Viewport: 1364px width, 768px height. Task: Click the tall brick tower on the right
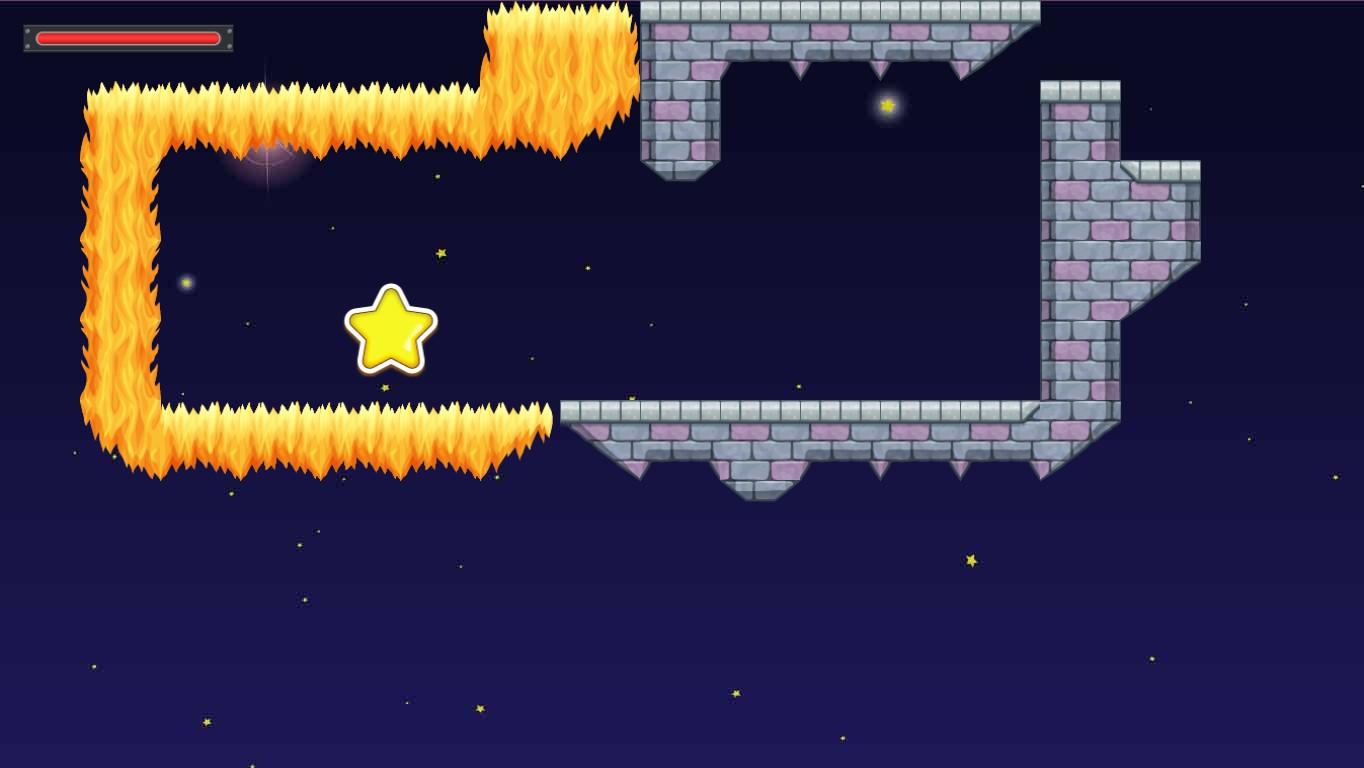(1080, 250)
